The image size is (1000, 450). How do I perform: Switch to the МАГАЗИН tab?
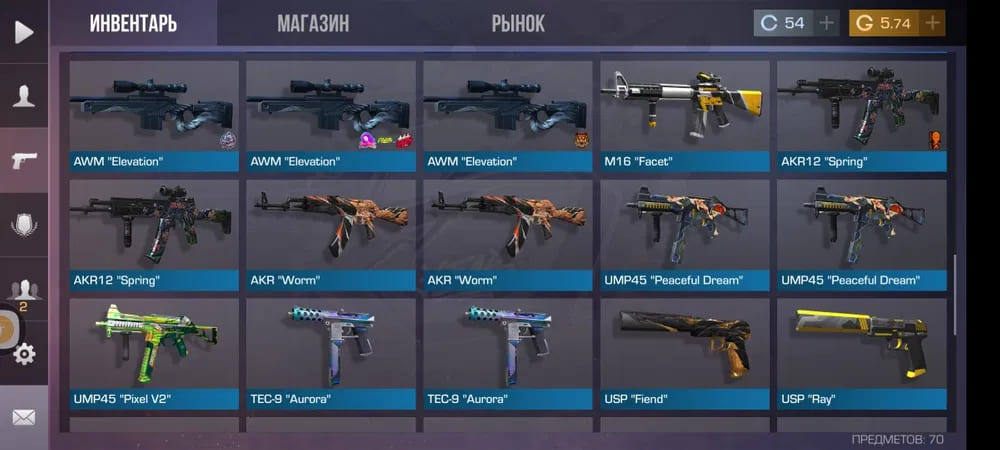[x=313, y=23]
